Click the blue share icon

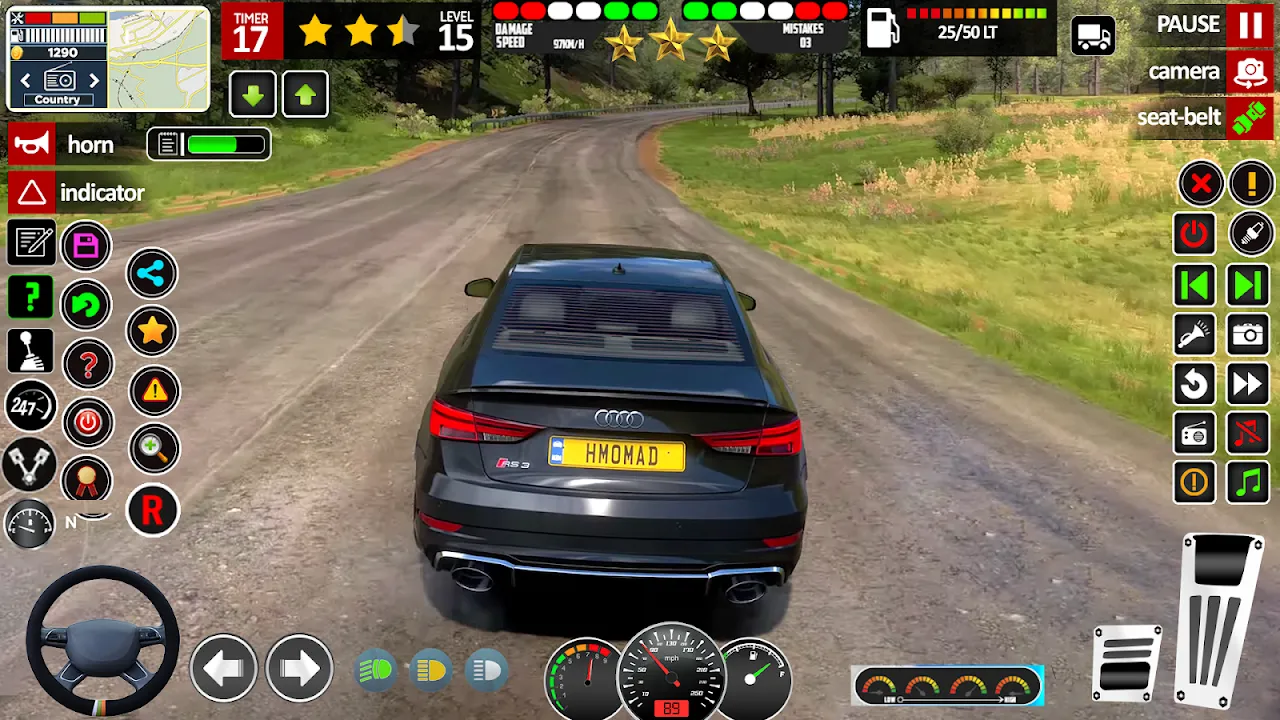(x=152, y=274)
